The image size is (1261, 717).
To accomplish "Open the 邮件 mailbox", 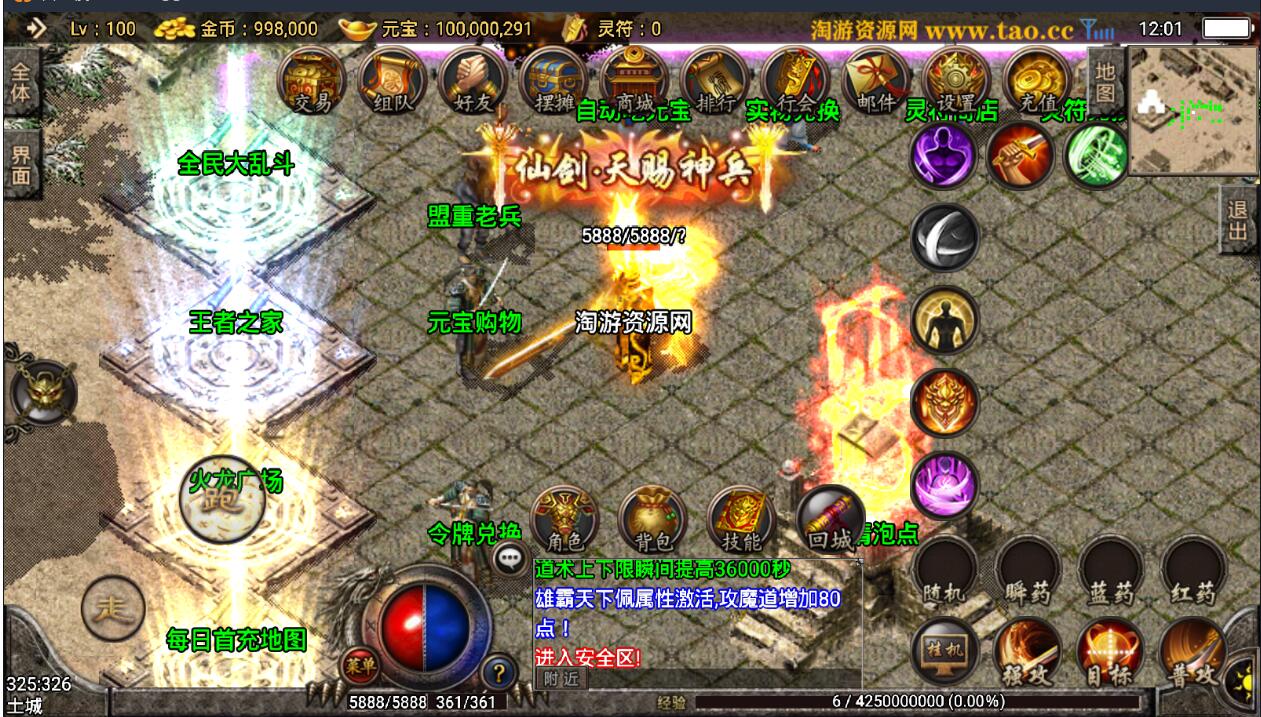I will coord(876,79).
